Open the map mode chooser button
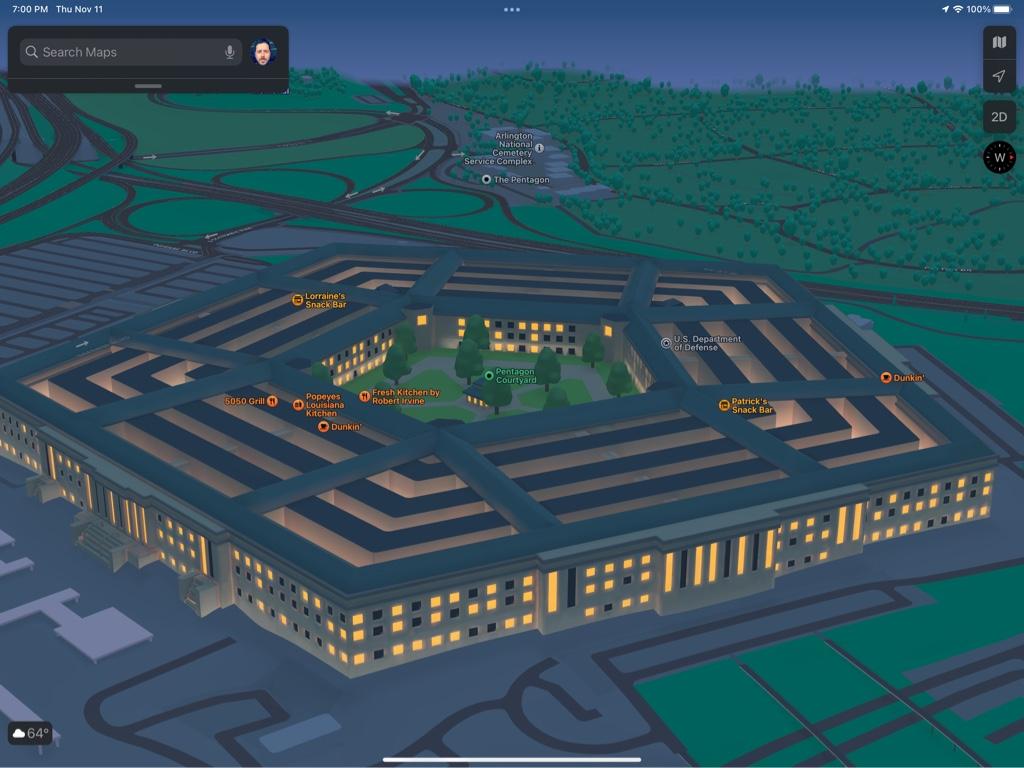1024x768 pixels. tap(999, 42)
